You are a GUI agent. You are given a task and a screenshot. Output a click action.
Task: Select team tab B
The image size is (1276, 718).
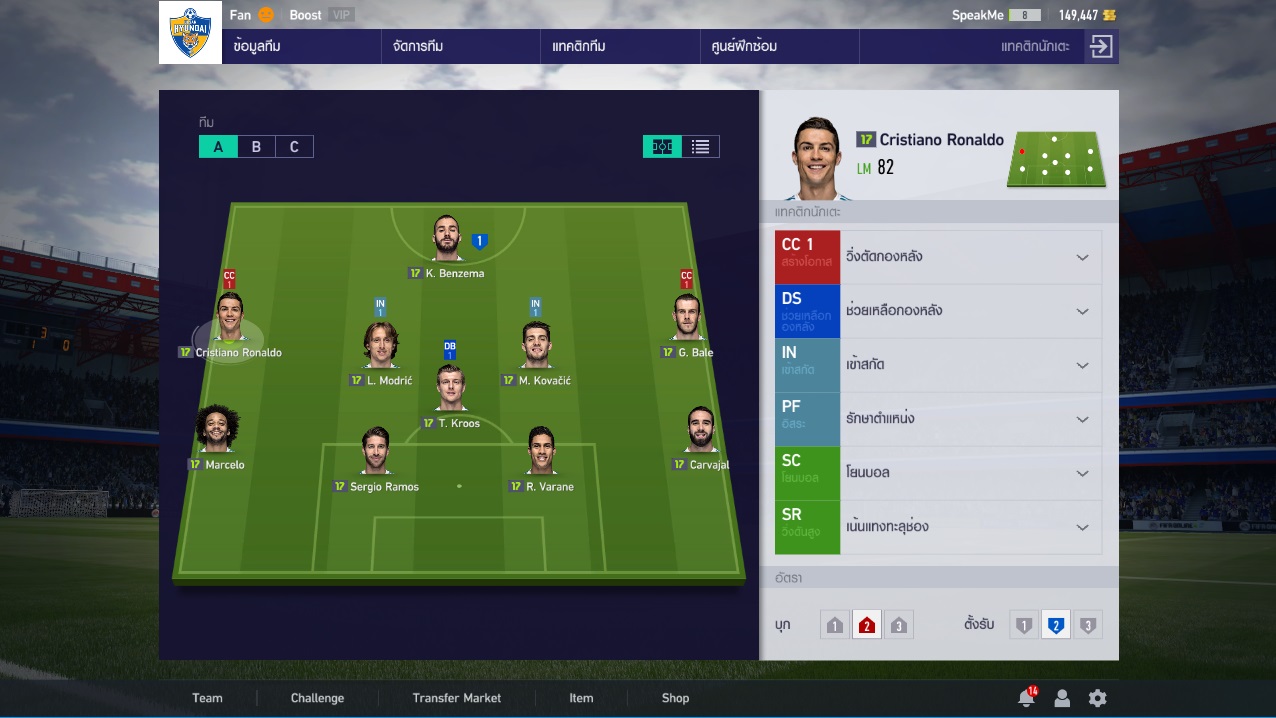click(256, 147)
